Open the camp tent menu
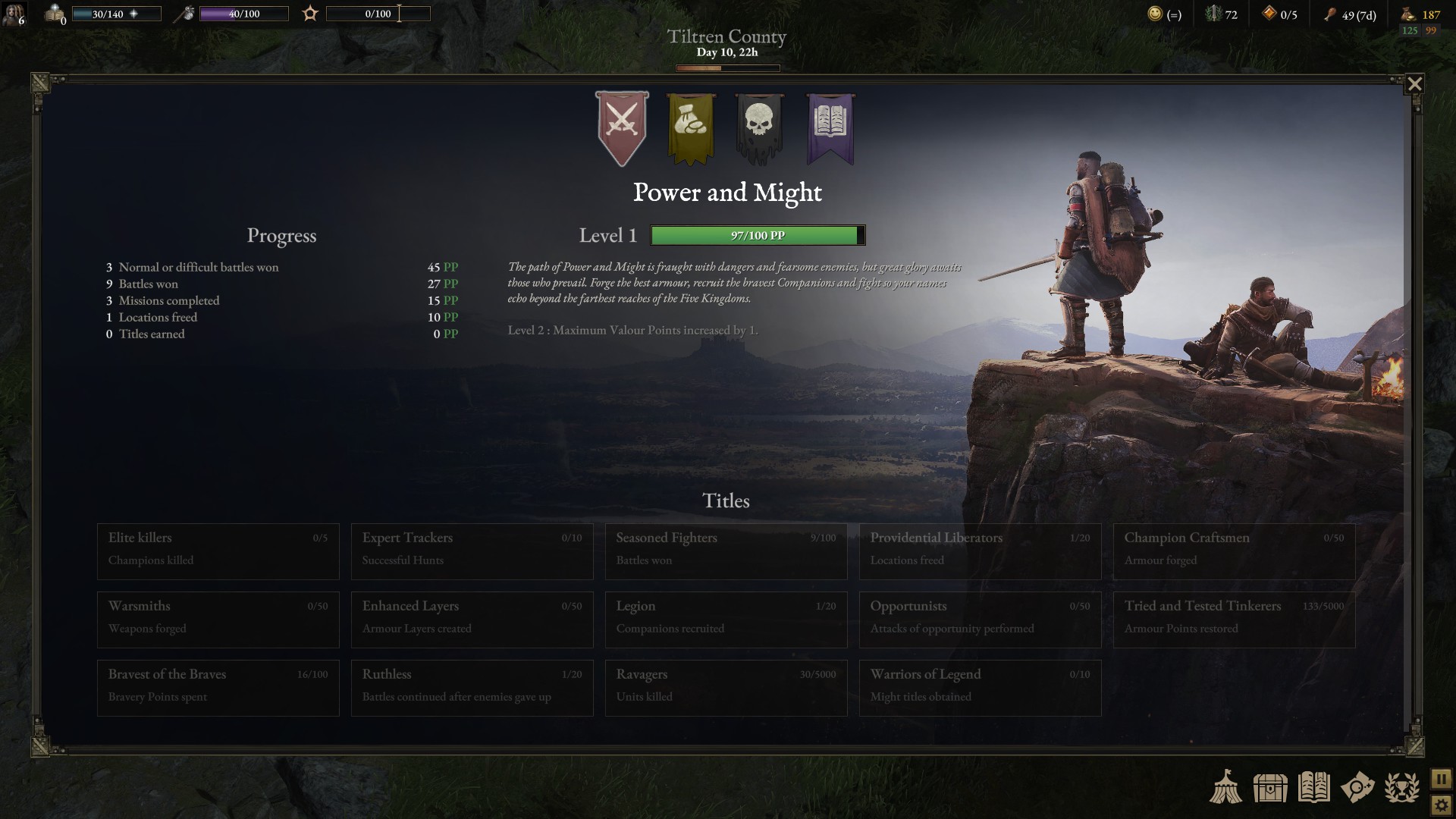 pos(1225,787)
